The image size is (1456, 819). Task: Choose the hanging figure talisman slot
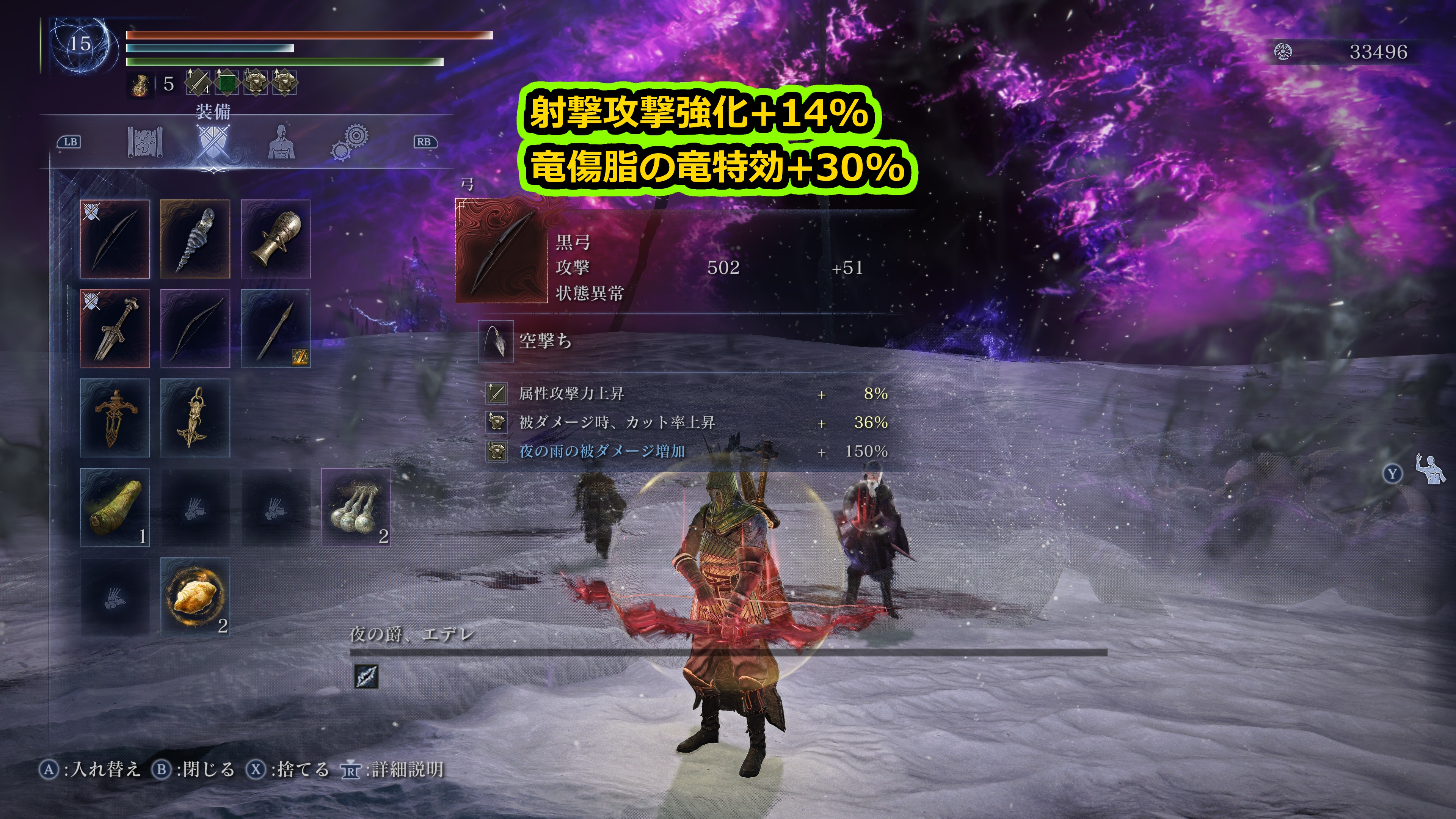pos(195,418)
